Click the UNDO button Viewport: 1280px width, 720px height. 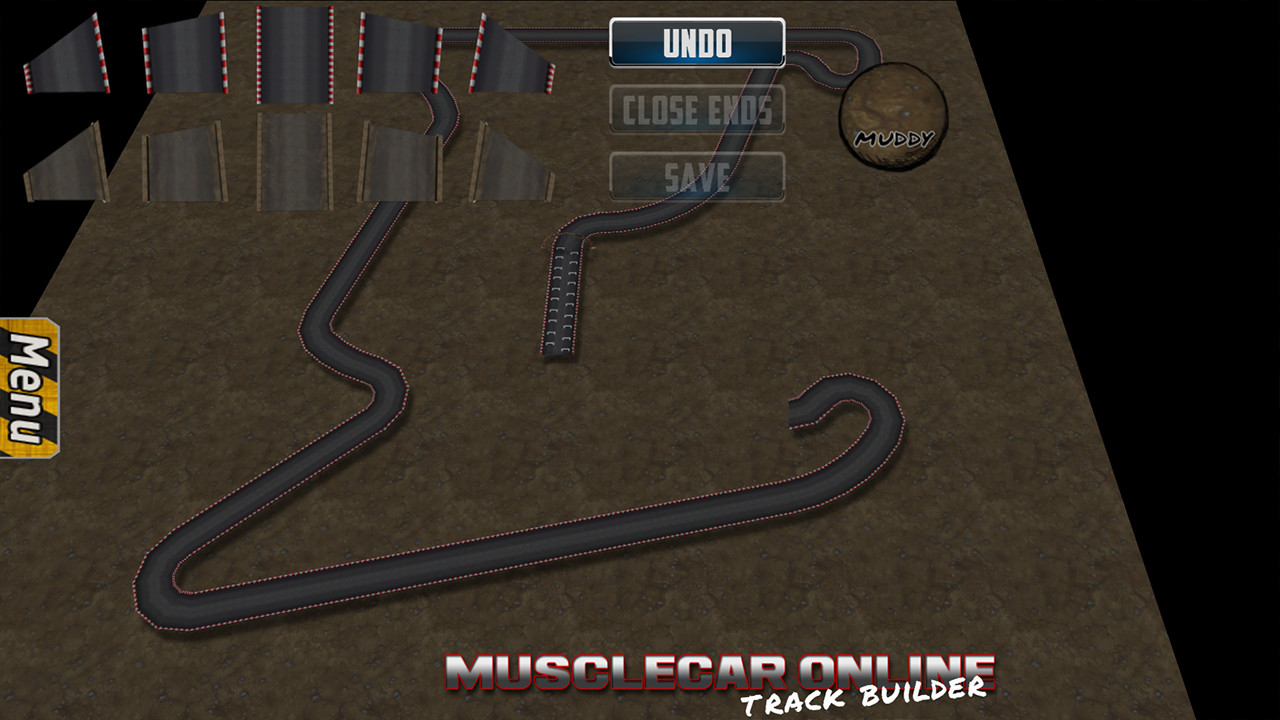point(697,42)
